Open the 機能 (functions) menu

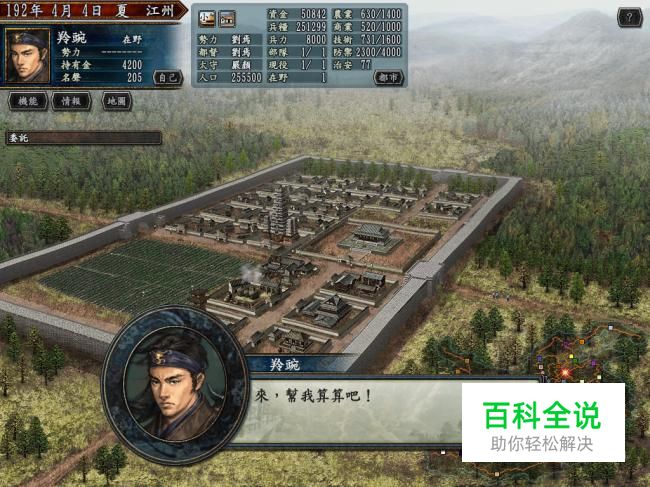click(x=28, y=101)
